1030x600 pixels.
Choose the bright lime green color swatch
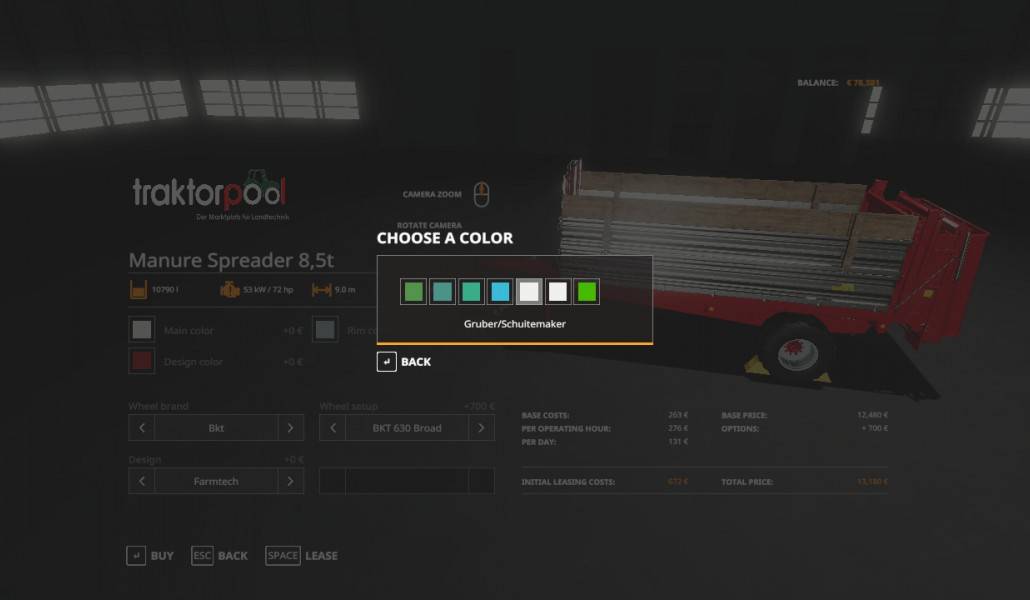point(587,291)
